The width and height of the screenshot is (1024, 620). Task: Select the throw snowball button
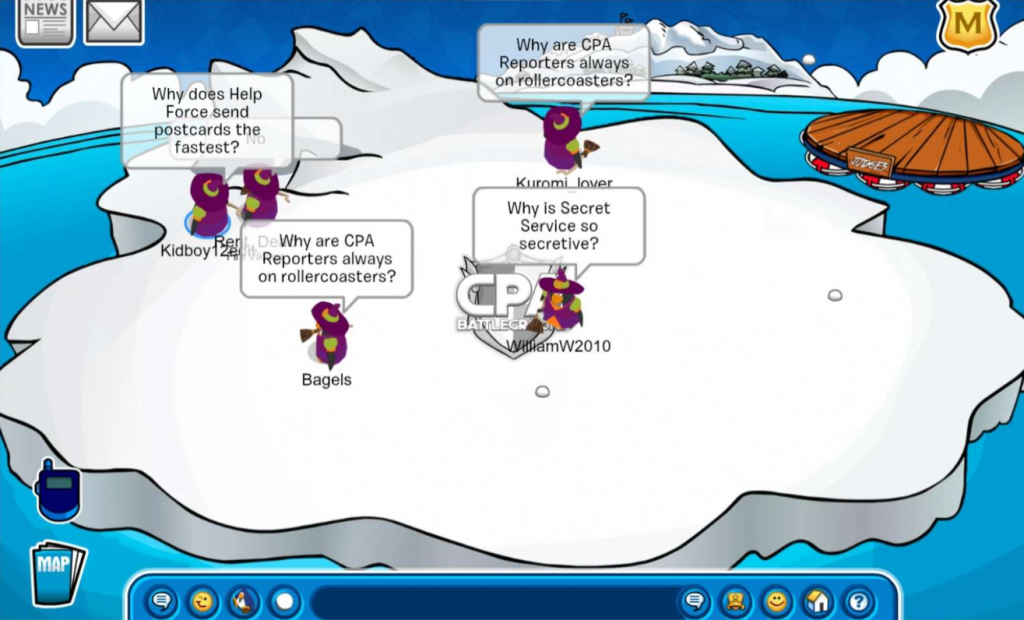pyautogui.click(x=285, y=602)
